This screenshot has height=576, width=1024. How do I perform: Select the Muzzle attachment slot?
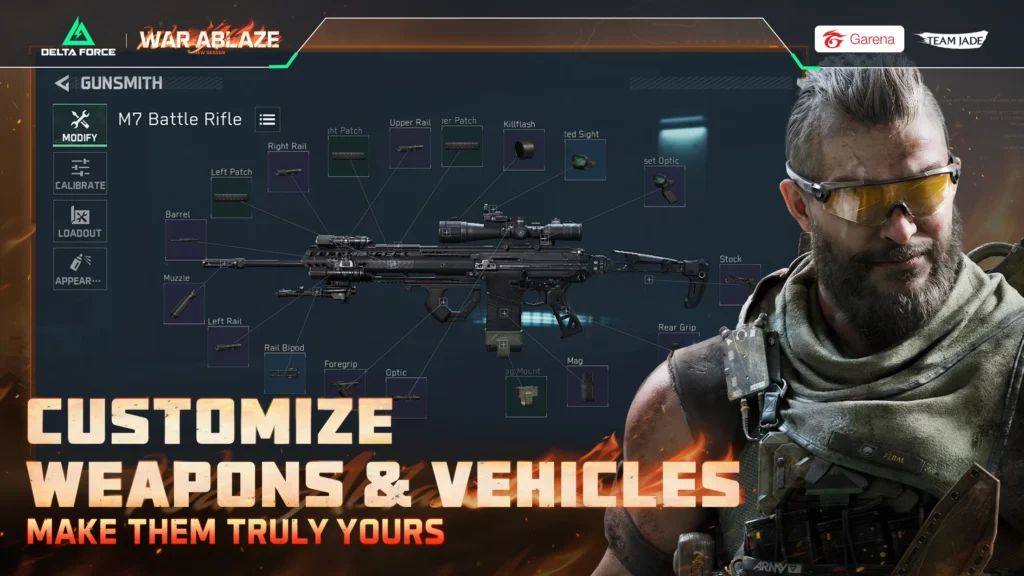(183, 303)
